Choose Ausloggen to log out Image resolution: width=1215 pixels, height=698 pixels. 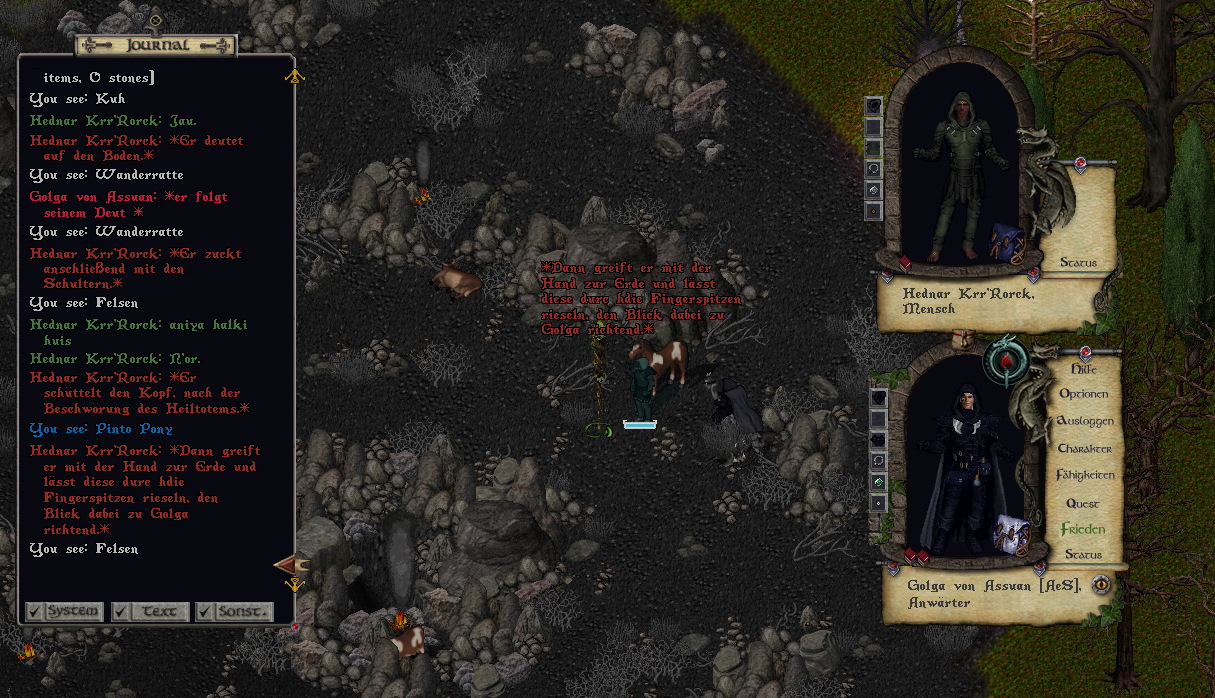pos(1084,421)
